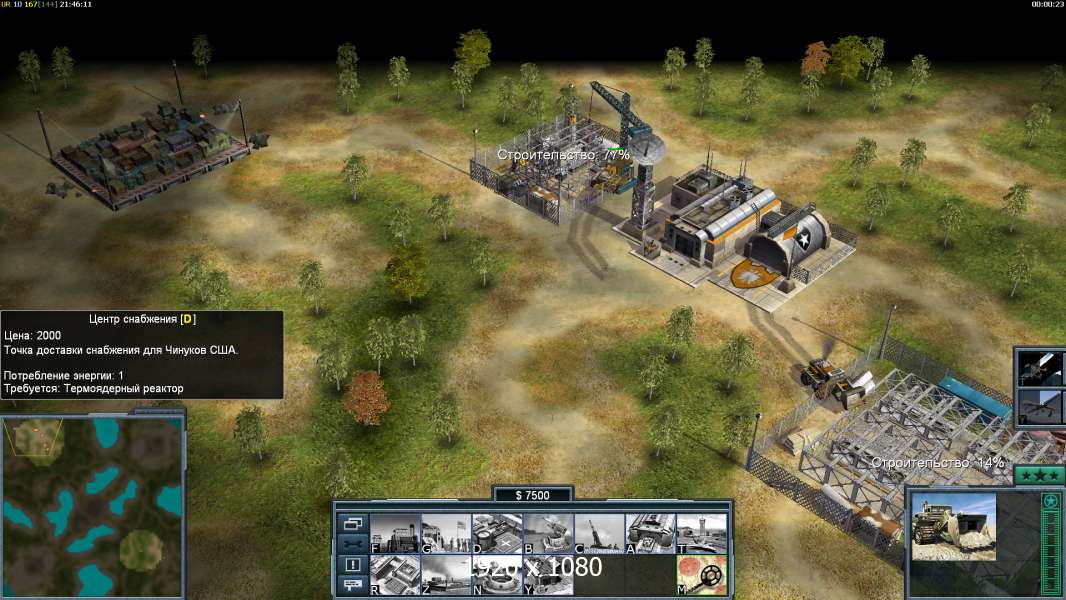Build the Supply Center (D)

click(x=497, y=533)
